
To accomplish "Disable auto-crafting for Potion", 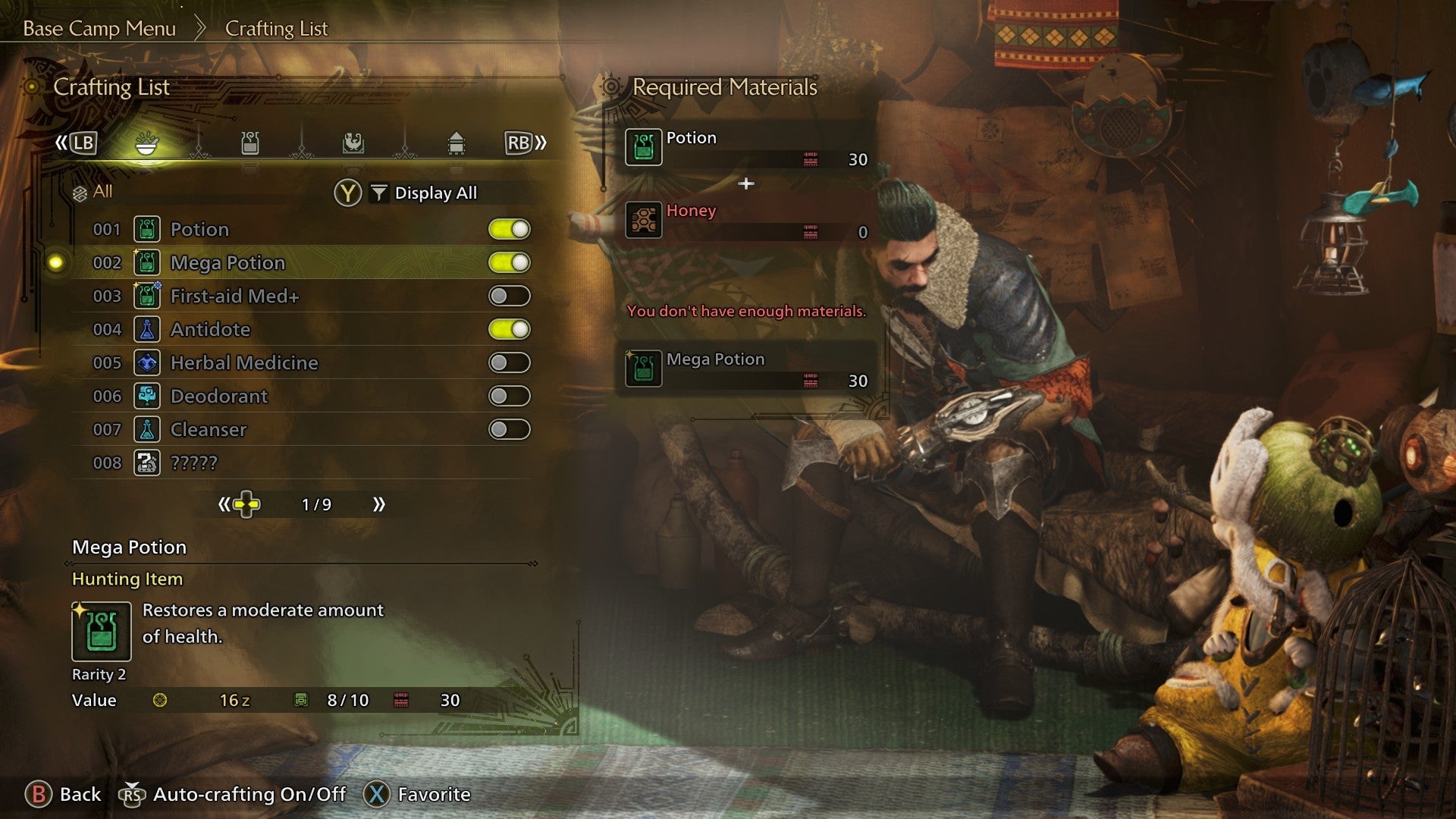I will (509, 229).
